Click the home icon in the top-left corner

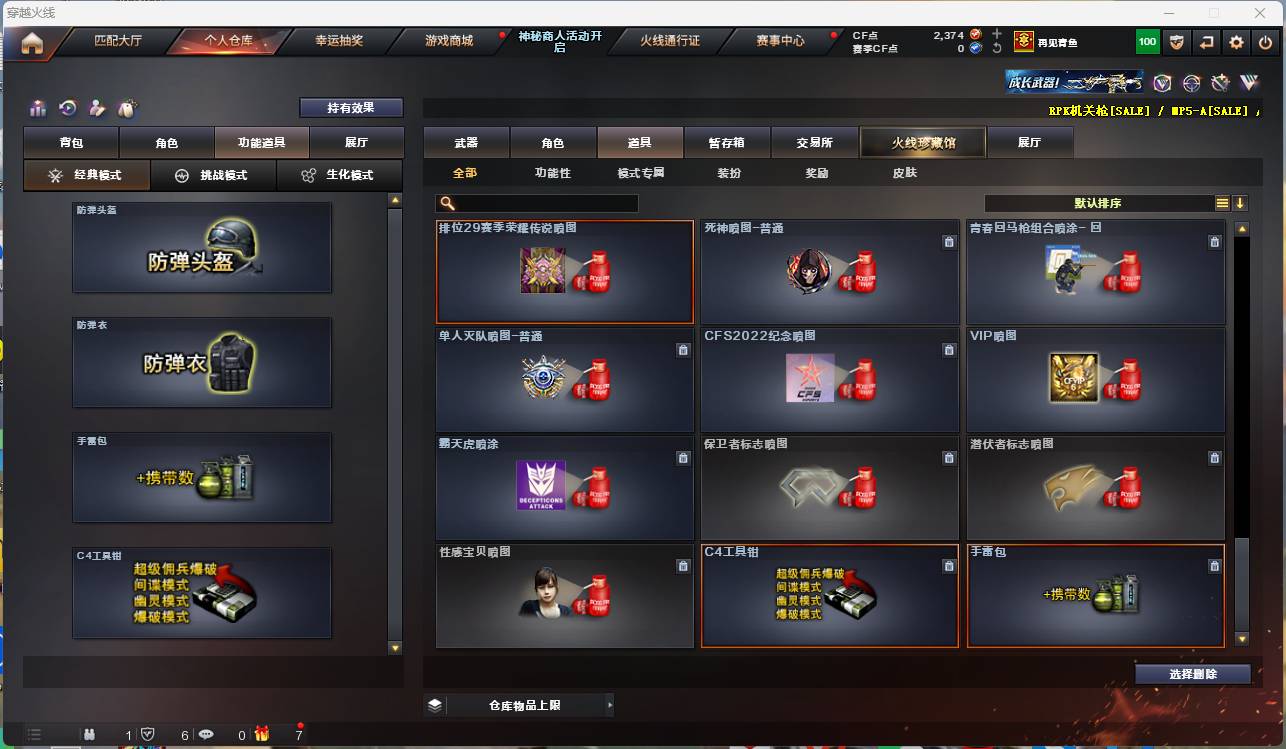click(32, 42)
